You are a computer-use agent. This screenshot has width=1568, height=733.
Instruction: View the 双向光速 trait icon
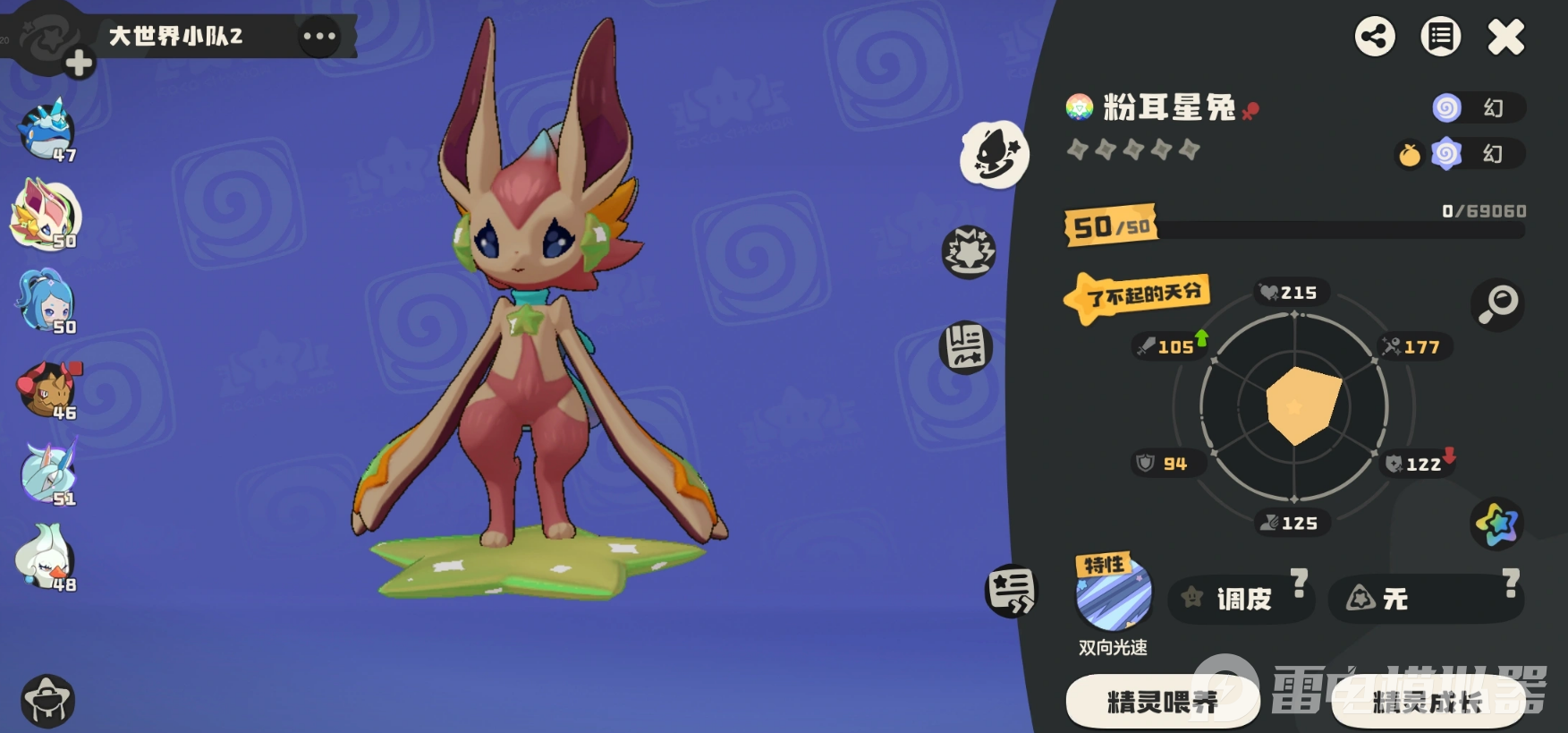[1114, 595]
